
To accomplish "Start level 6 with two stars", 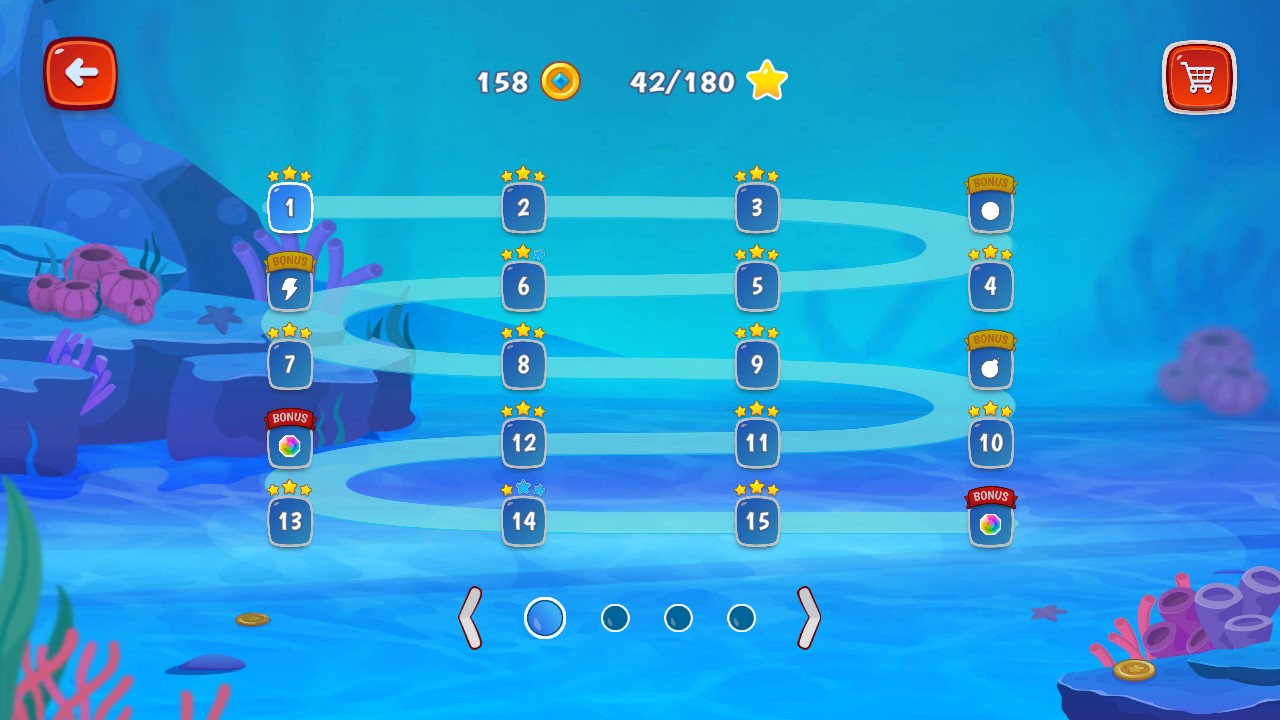I will (x=524, y=286).
